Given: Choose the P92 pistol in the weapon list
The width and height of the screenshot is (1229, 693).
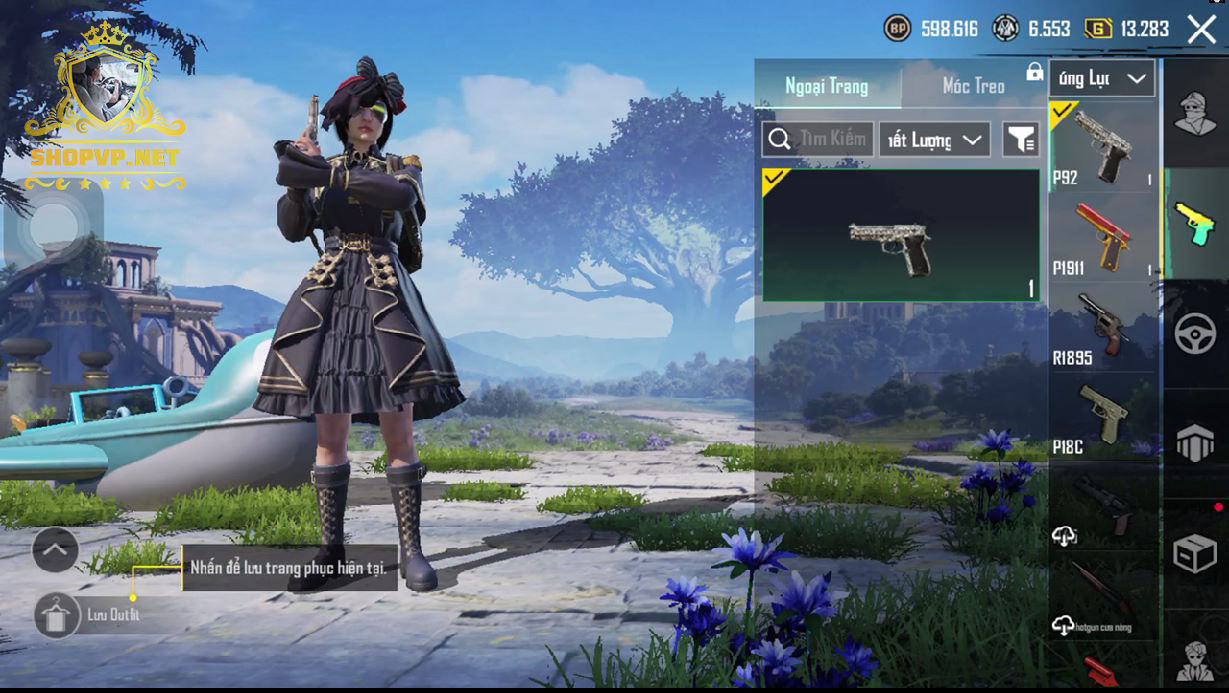Looking at the screenshot, I should click(x=1102, y=146).
